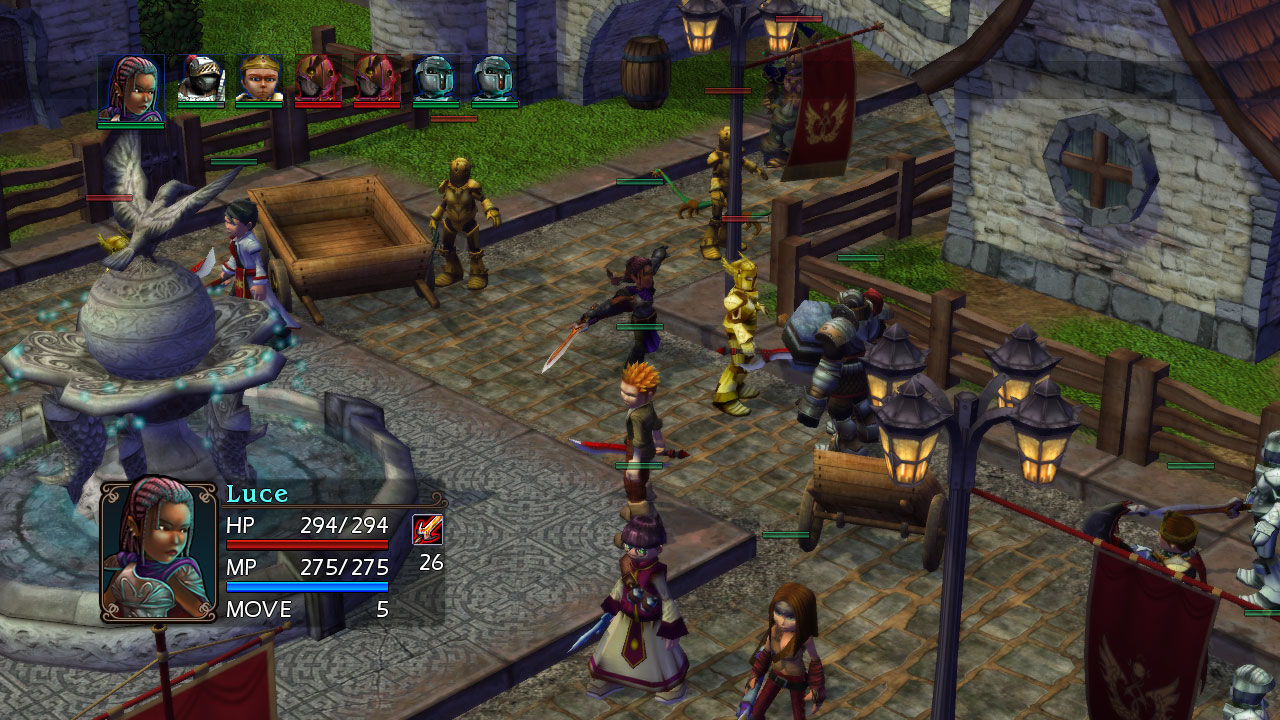This screenshot has height=720, width=1280.
Task: Click the flaming sword attack icon
Action: 428,529
